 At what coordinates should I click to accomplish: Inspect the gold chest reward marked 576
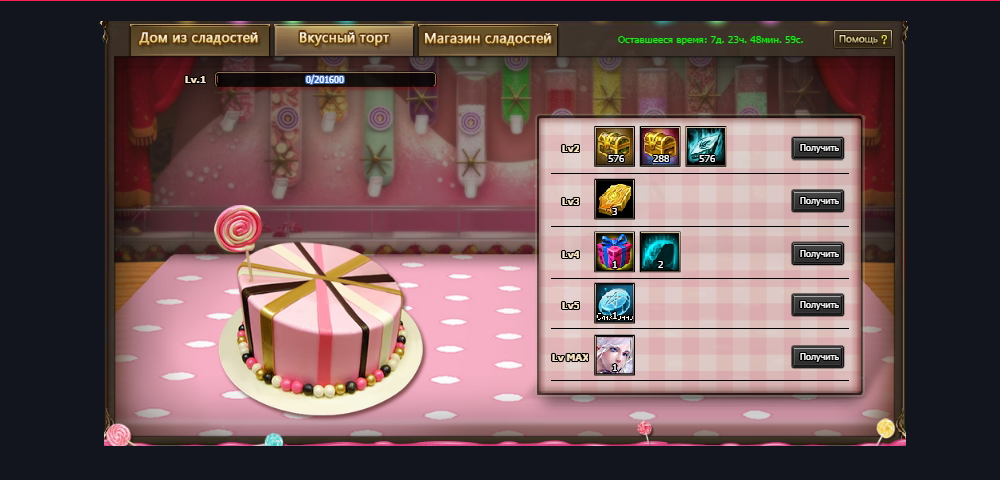(615, 146)
